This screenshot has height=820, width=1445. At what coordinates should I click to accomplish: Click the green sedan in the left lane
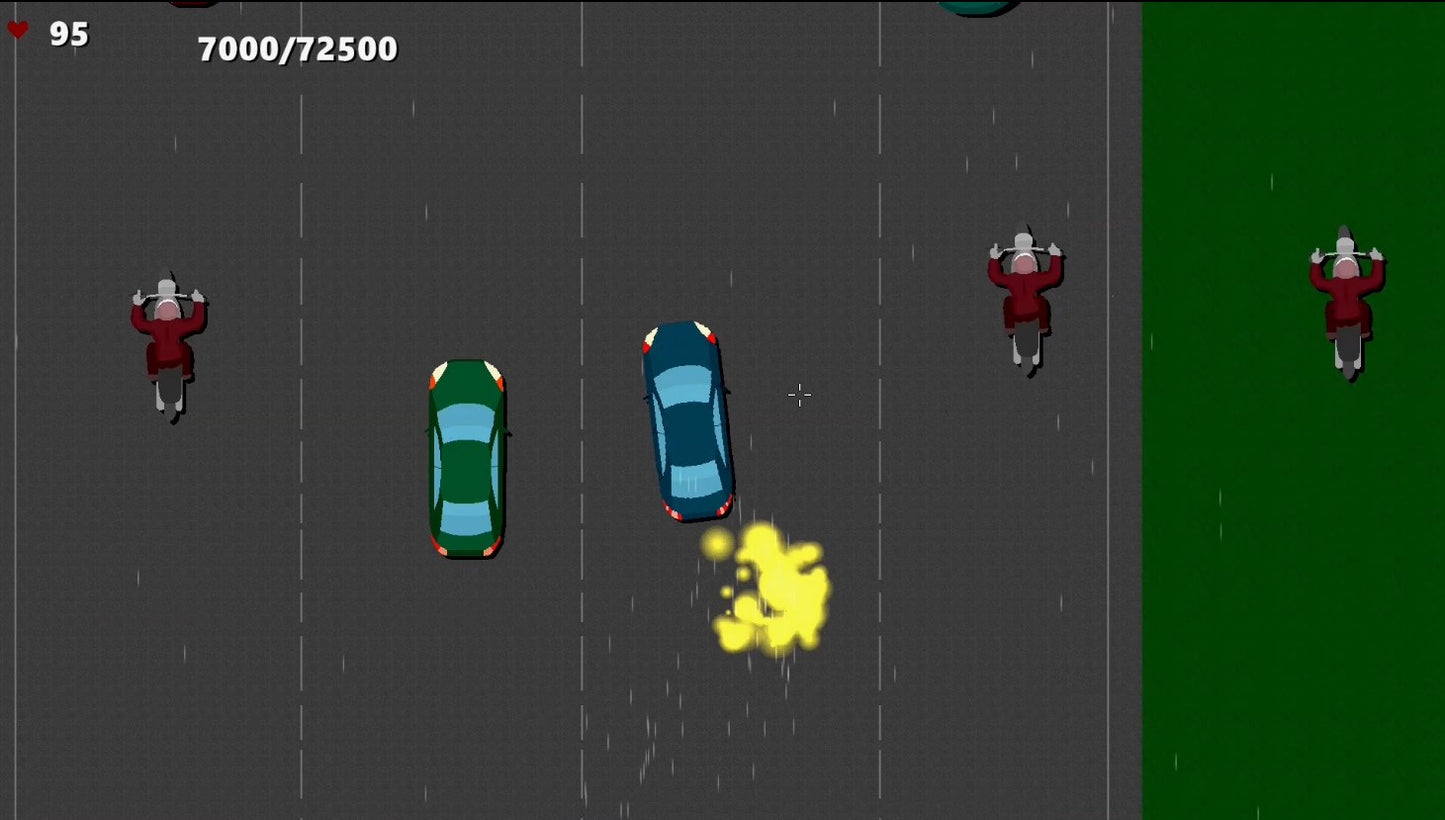click(466, 460)
